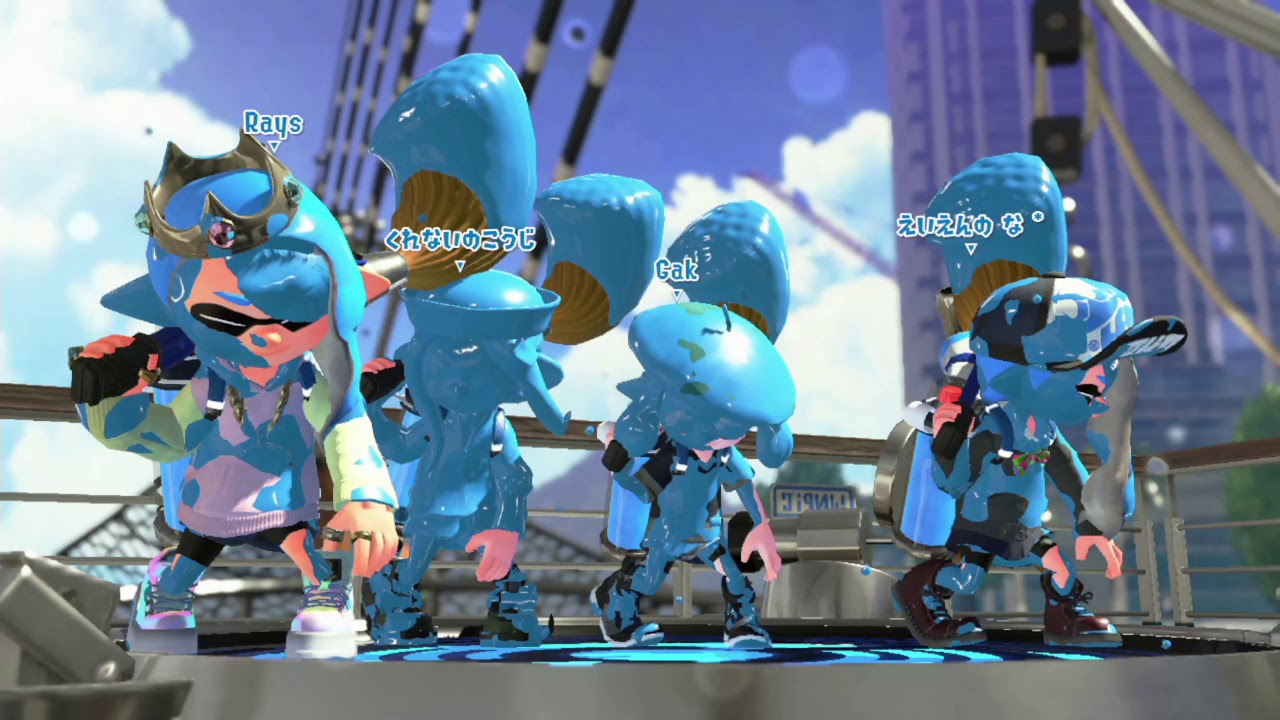Click the くれないゆこうじ nametag
This screenshot has height=720, width=1280.
(459, 240)
